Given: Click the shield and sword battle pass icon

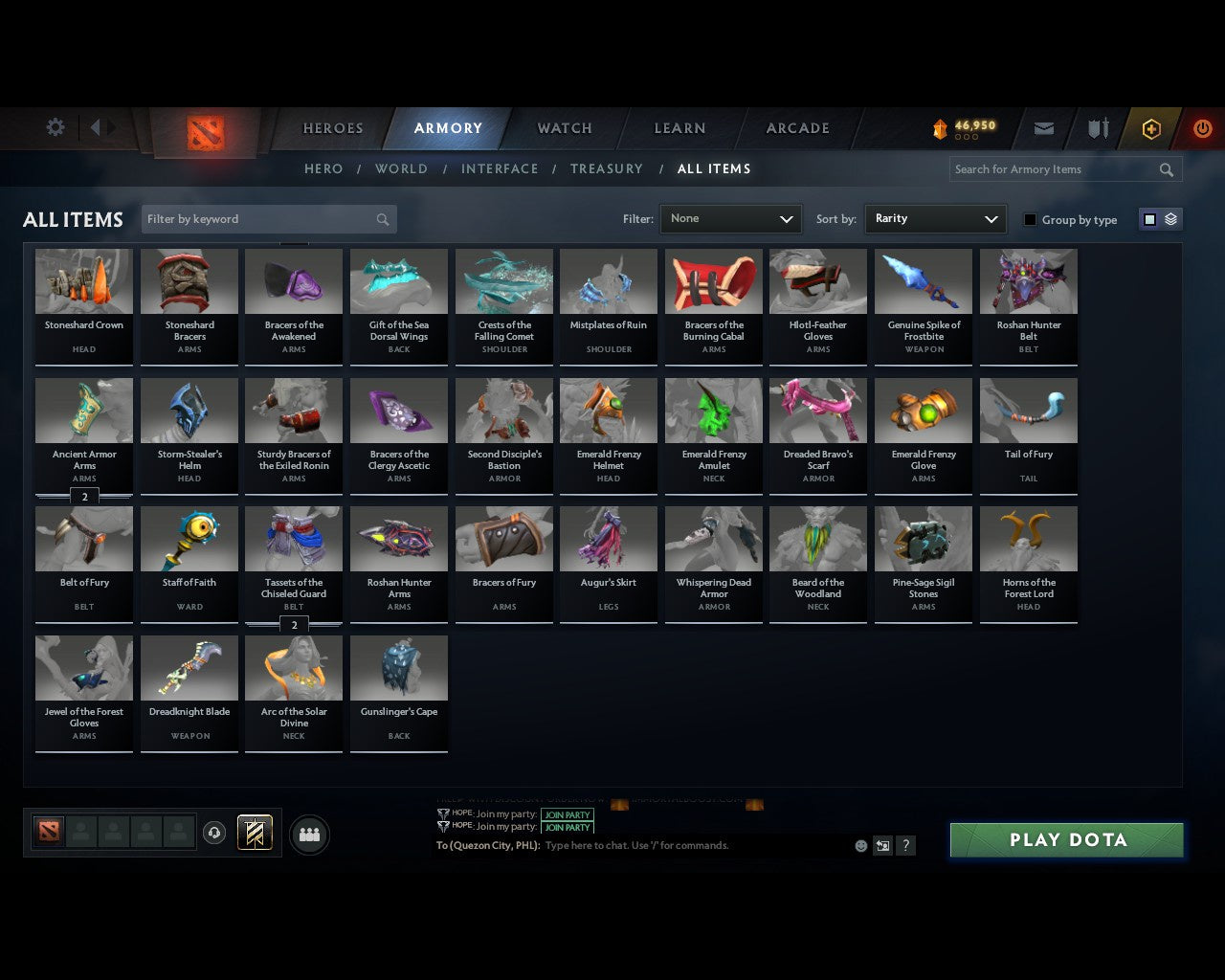Looking at the screenshot, I should pos(1097,128).
